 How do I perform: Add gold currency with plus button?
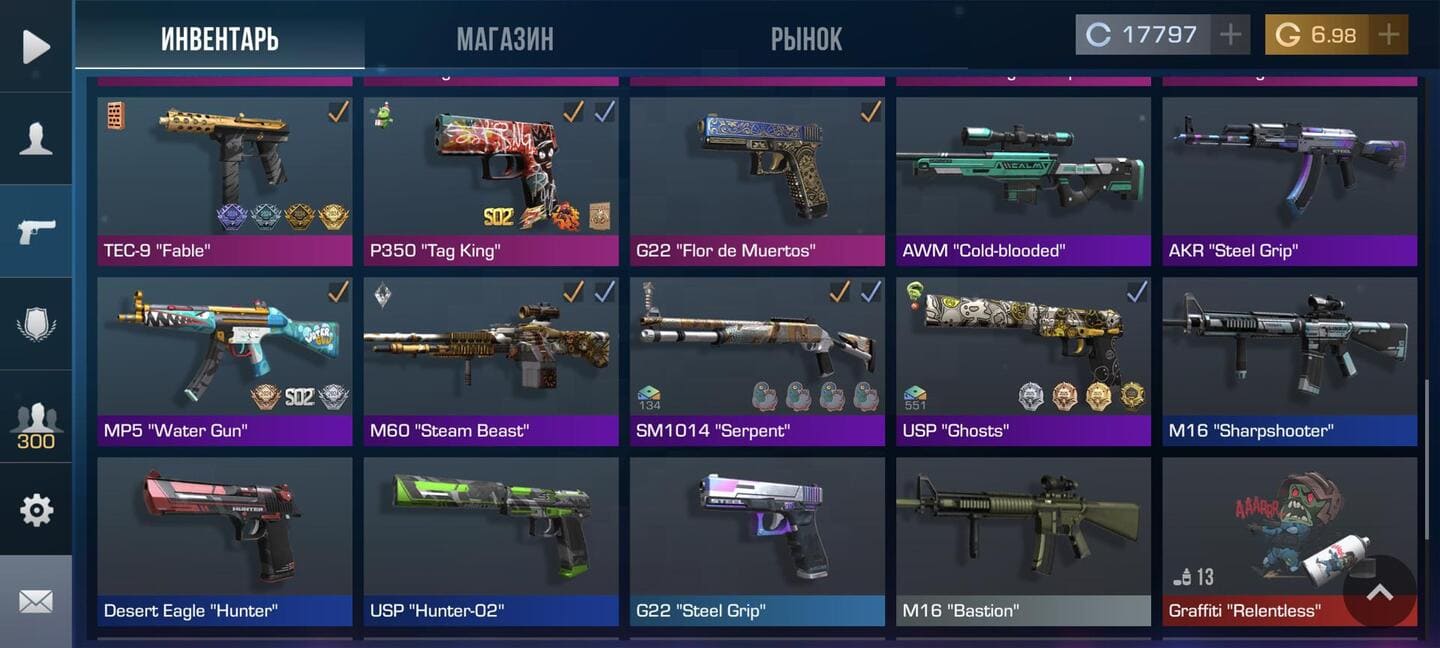point(1388,35)
